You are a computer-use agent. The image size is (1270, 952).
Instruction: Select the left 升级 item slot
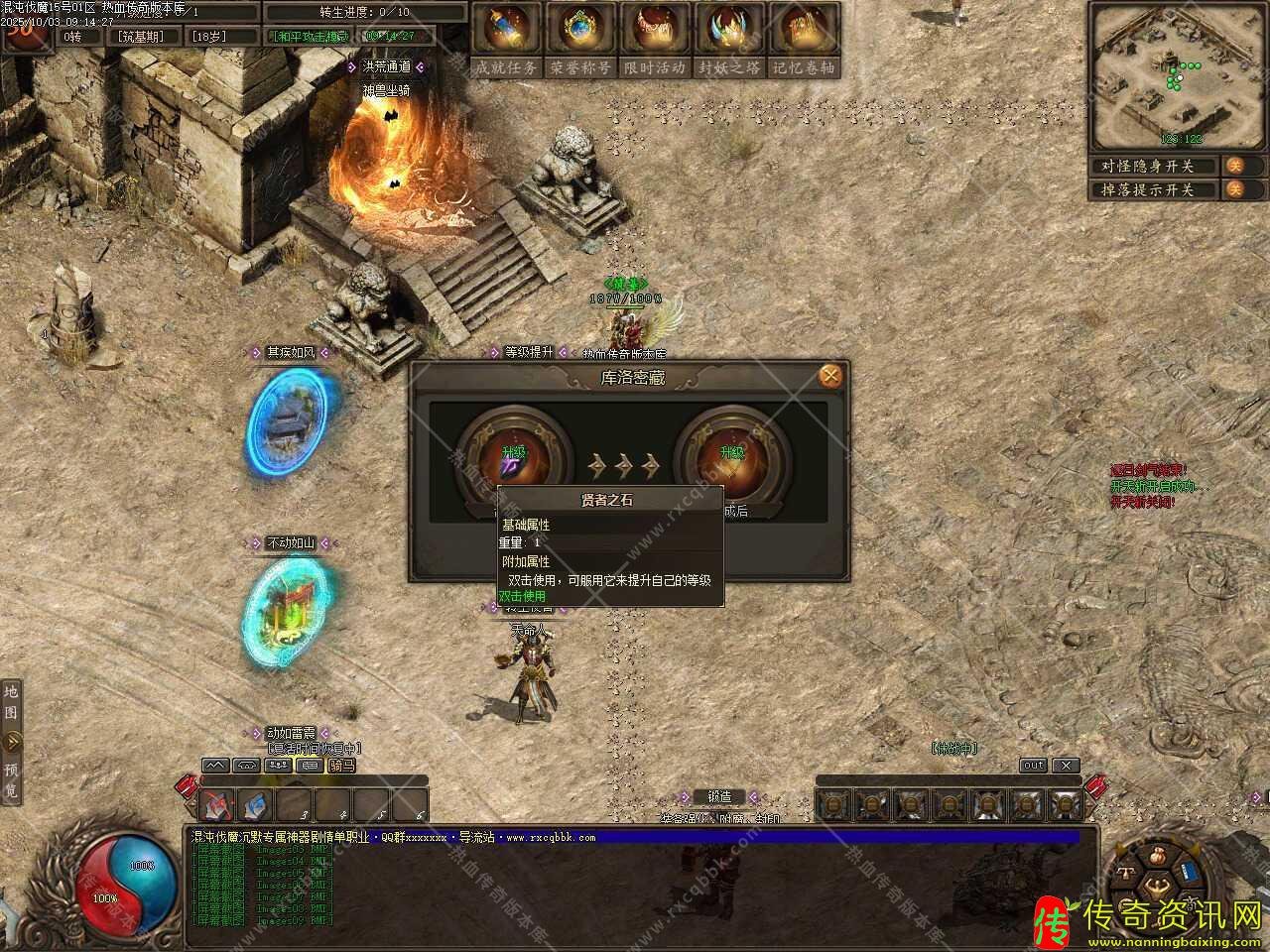click(513, 460)
